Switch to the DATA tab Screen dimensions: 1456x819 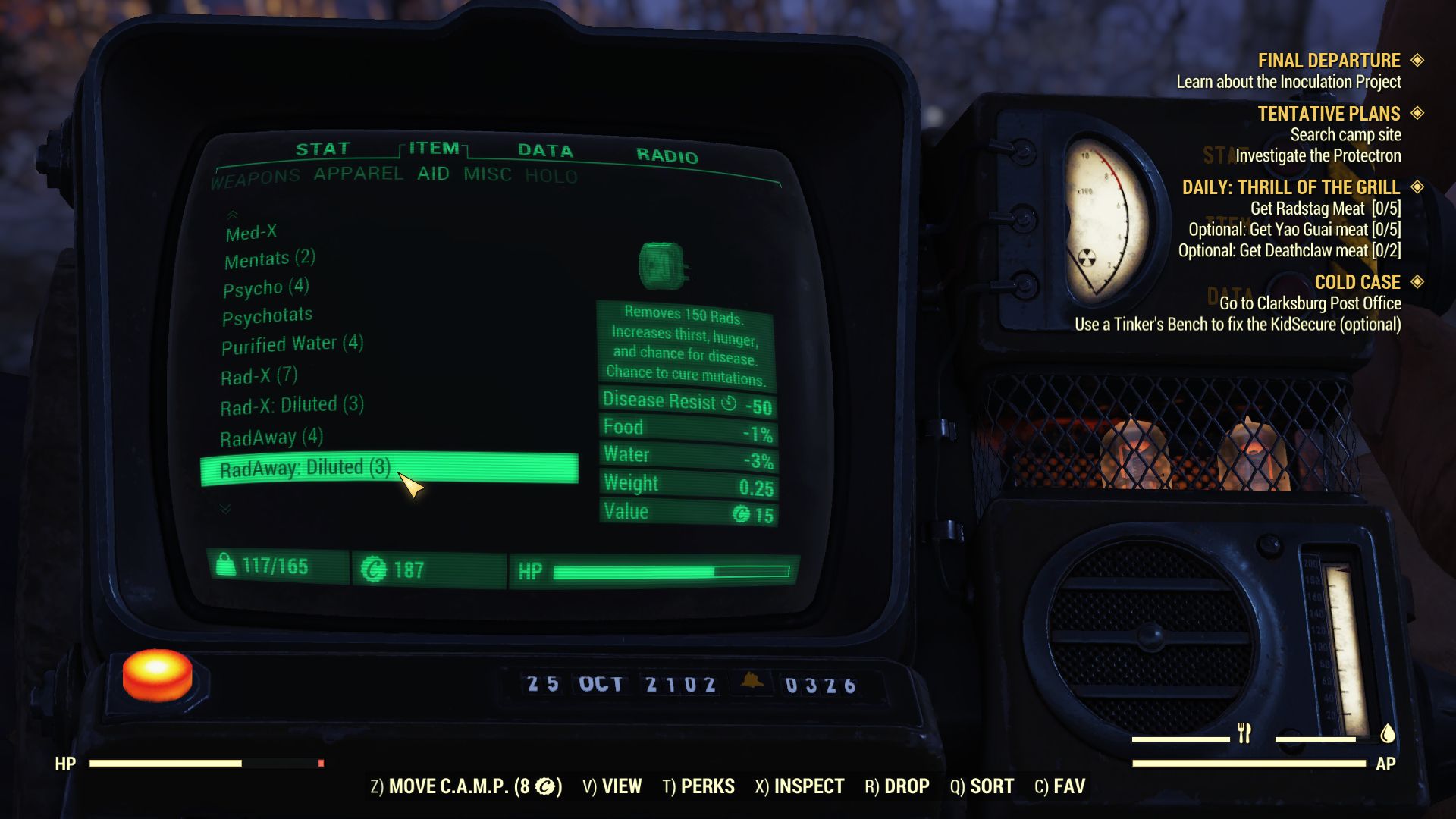[x=544, y=149]
